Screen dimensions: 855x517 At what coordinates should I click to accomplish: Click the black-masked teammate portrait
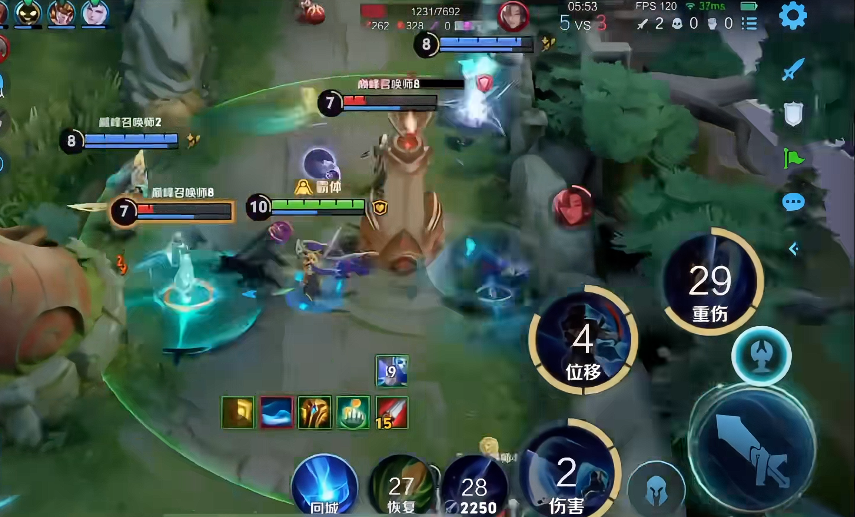27,13
